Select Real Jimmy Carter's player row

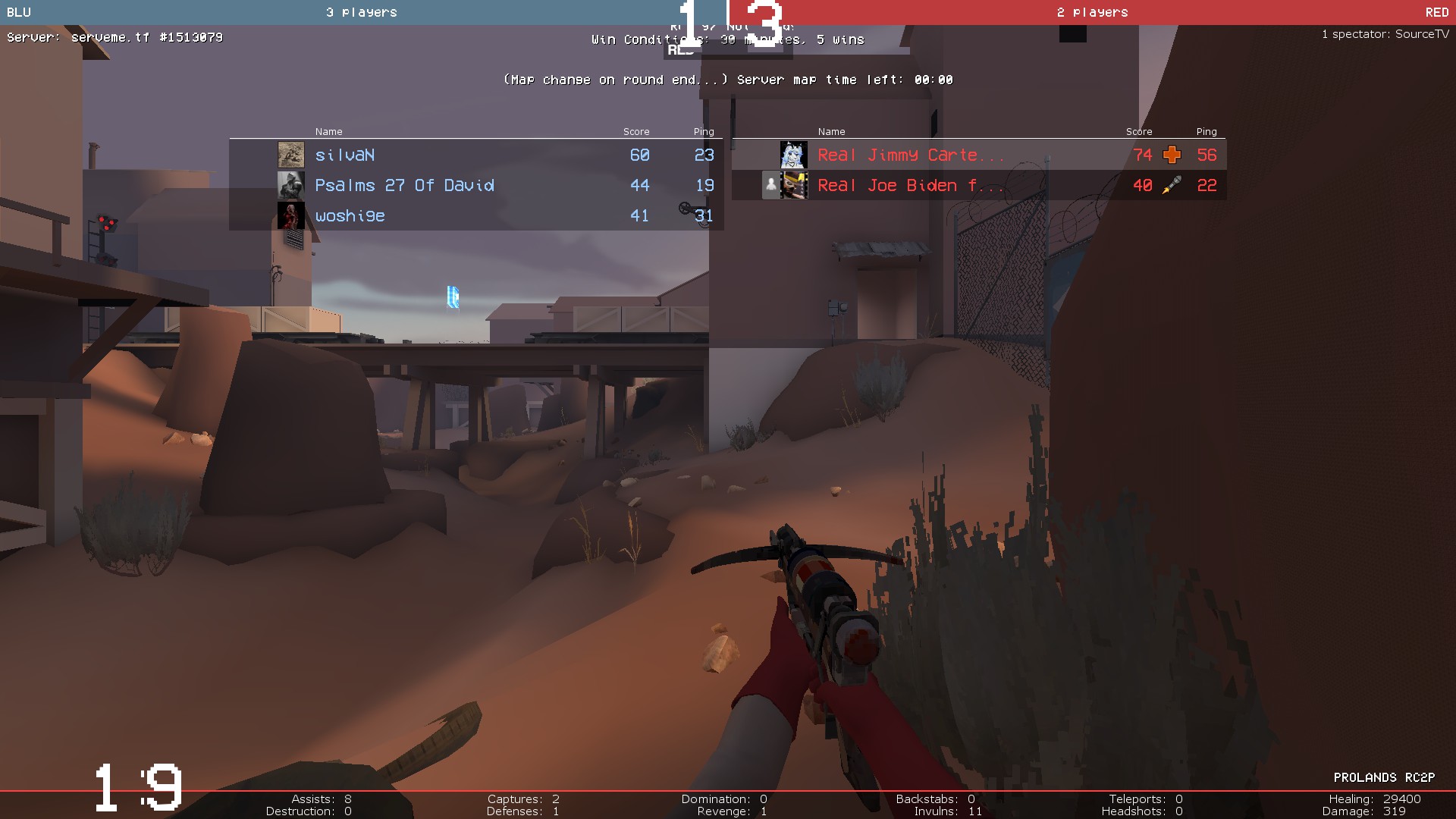pos(978,155)
